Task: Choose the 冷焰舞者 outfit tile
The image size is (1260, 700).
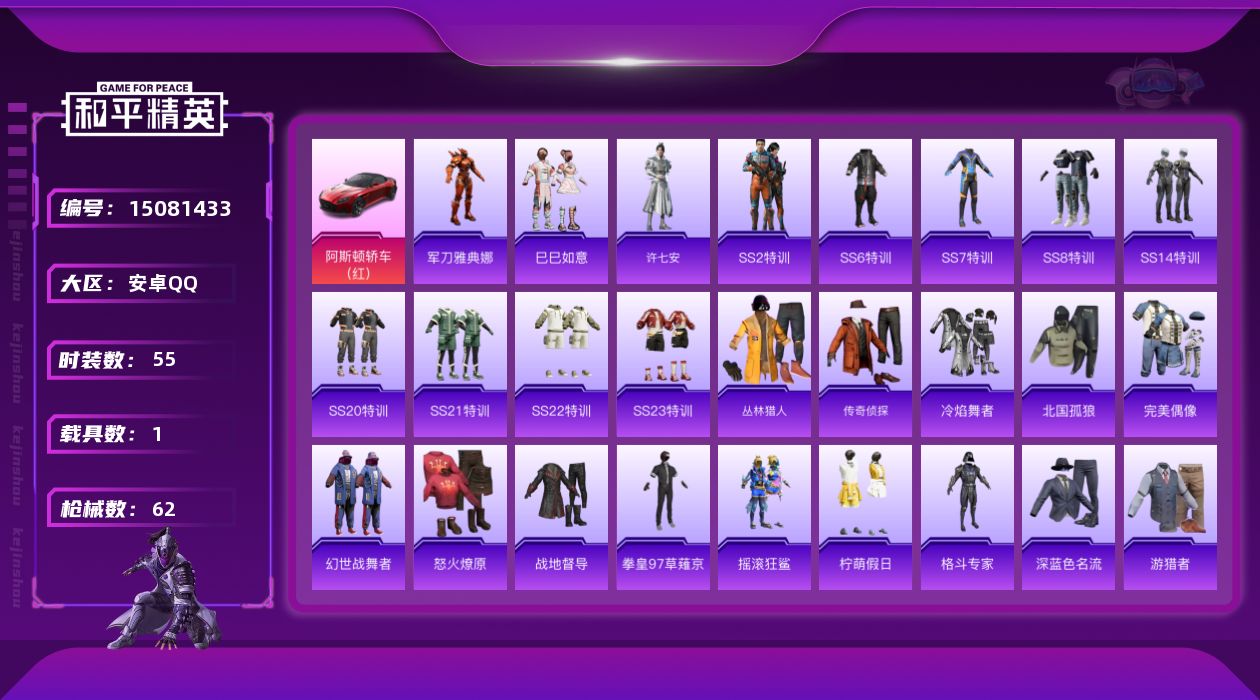Action: coord(967,364)
